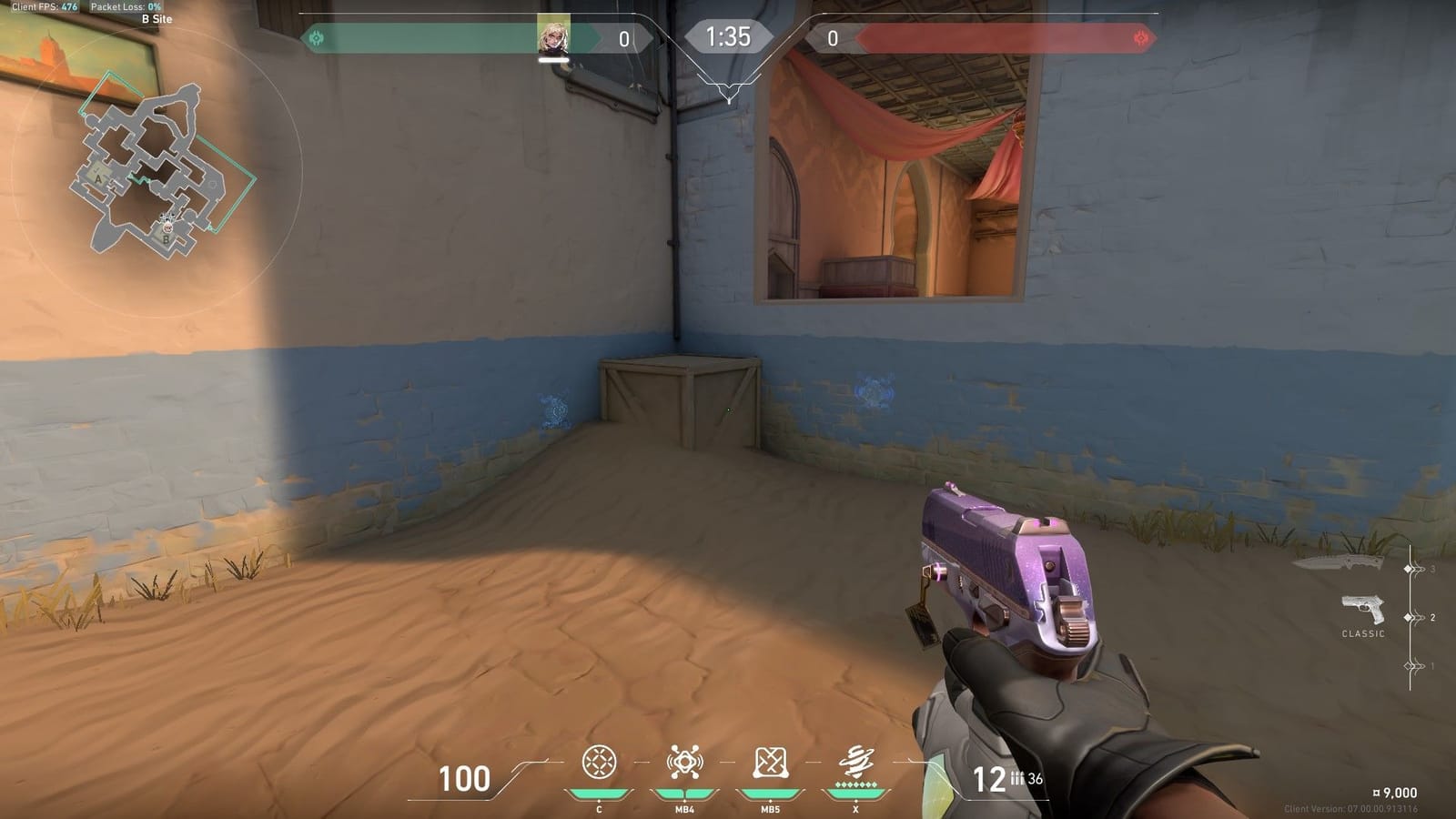This screenshot has height=819, width=1456.
Task: Click the Client FPS counter
Action: 41,6
